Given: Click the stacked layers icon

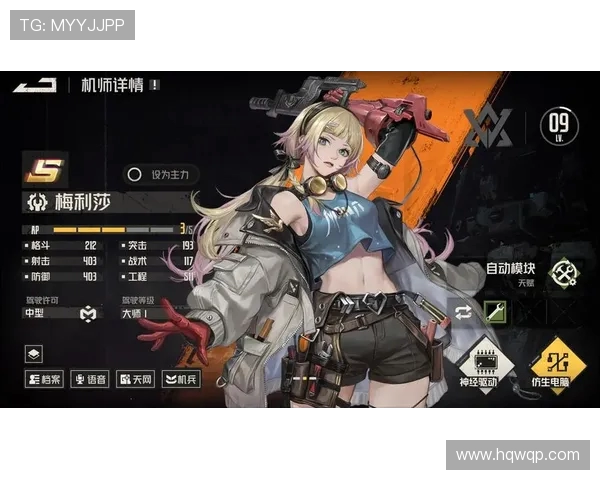Looking at the screenshot, I should point(34,353).
